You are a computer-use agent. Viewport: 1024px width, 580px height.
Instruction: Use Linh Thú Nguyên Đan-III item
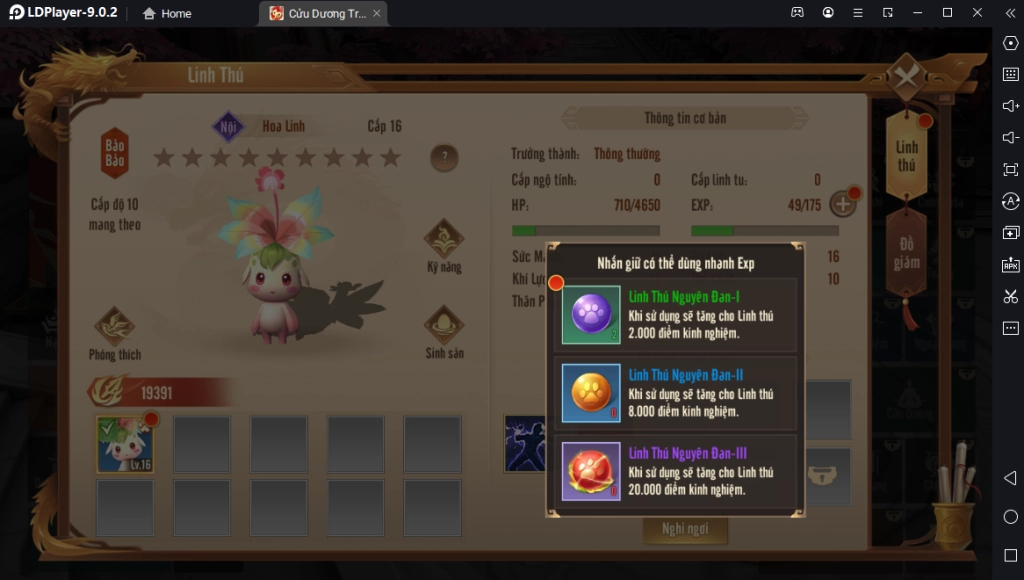pos(591,470)
